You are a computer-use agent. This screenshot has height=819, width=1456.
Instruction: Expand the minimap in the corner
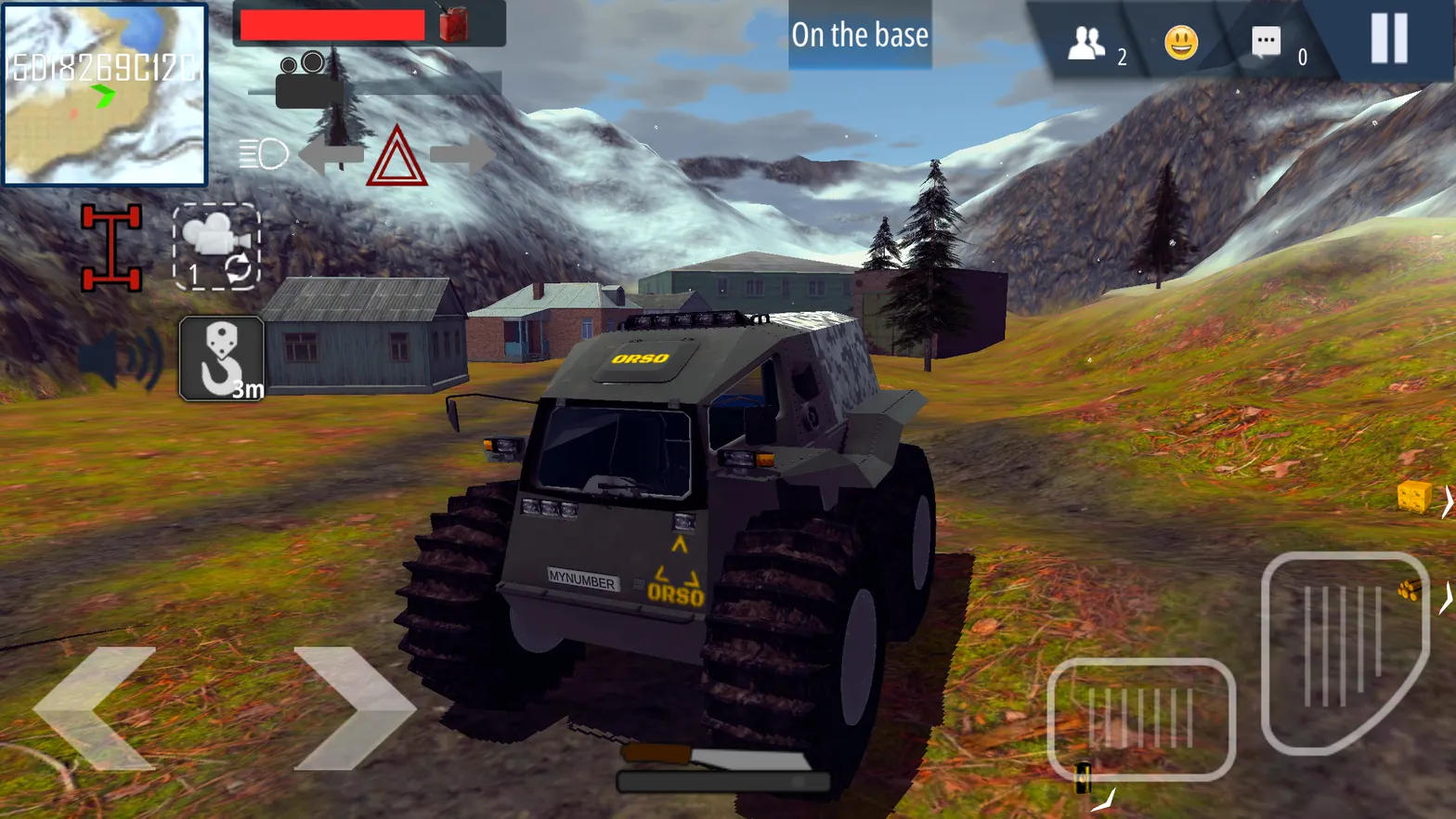pos(105,96)
